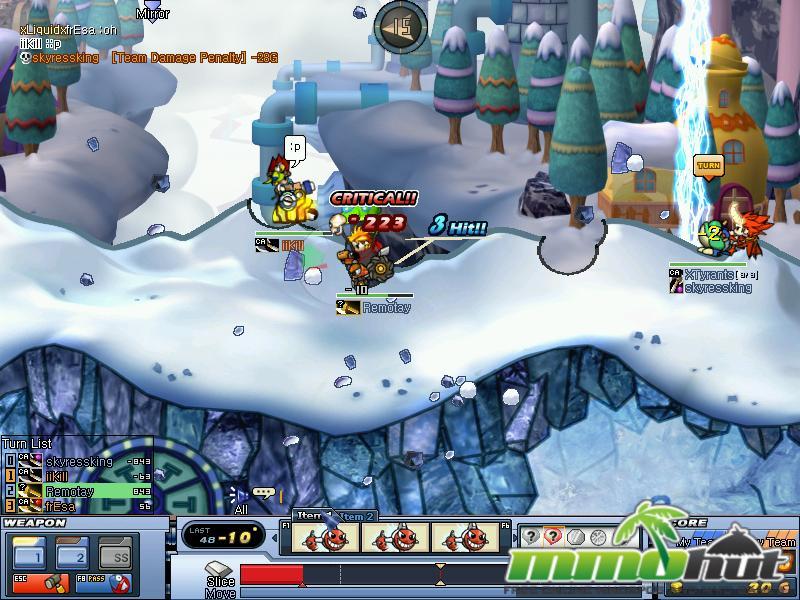Choose the SS special weapon slot

coord(119,553)
